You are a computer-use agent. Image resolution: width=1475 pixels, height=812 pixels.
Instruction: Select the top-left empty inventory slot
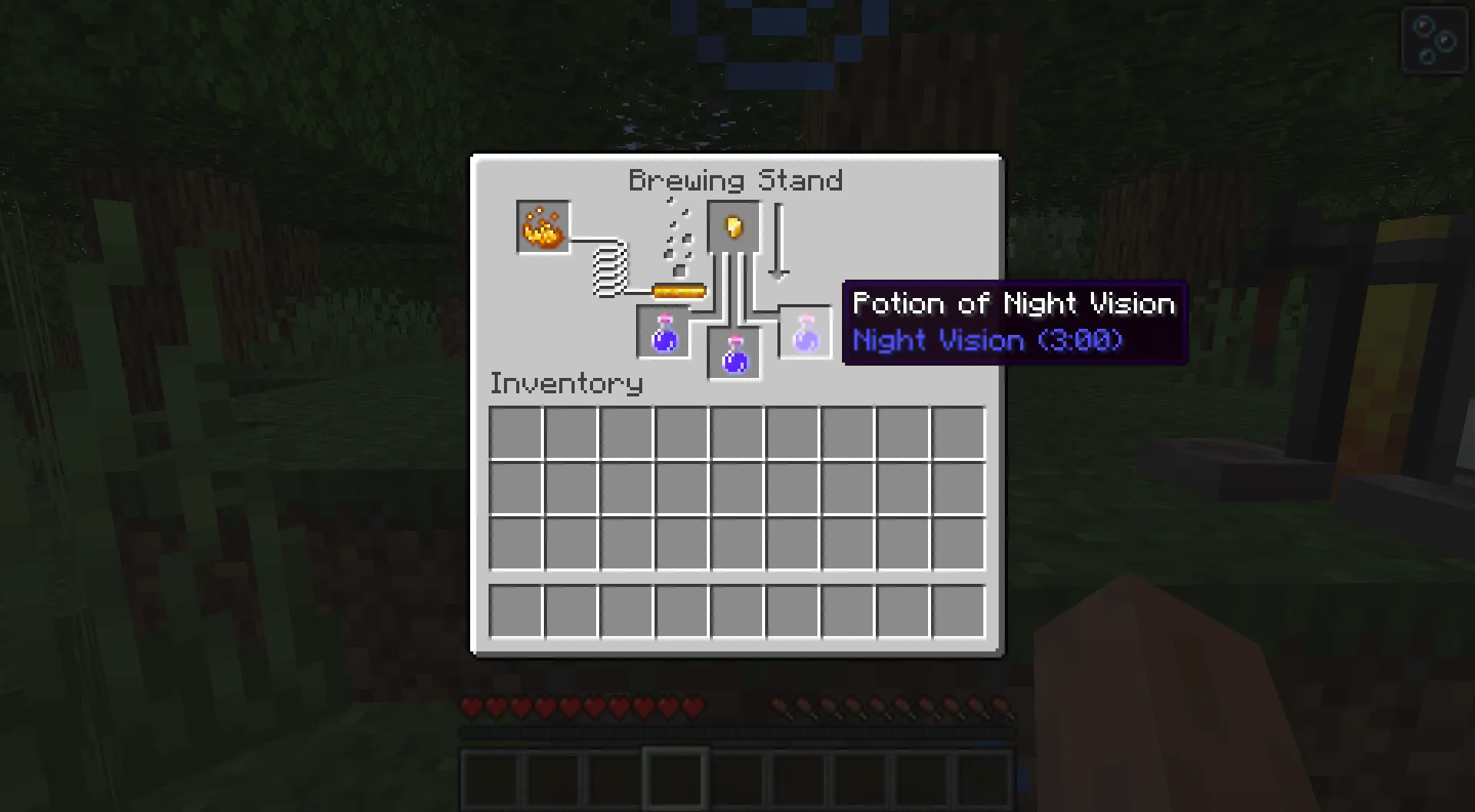(x=516, y=432)
